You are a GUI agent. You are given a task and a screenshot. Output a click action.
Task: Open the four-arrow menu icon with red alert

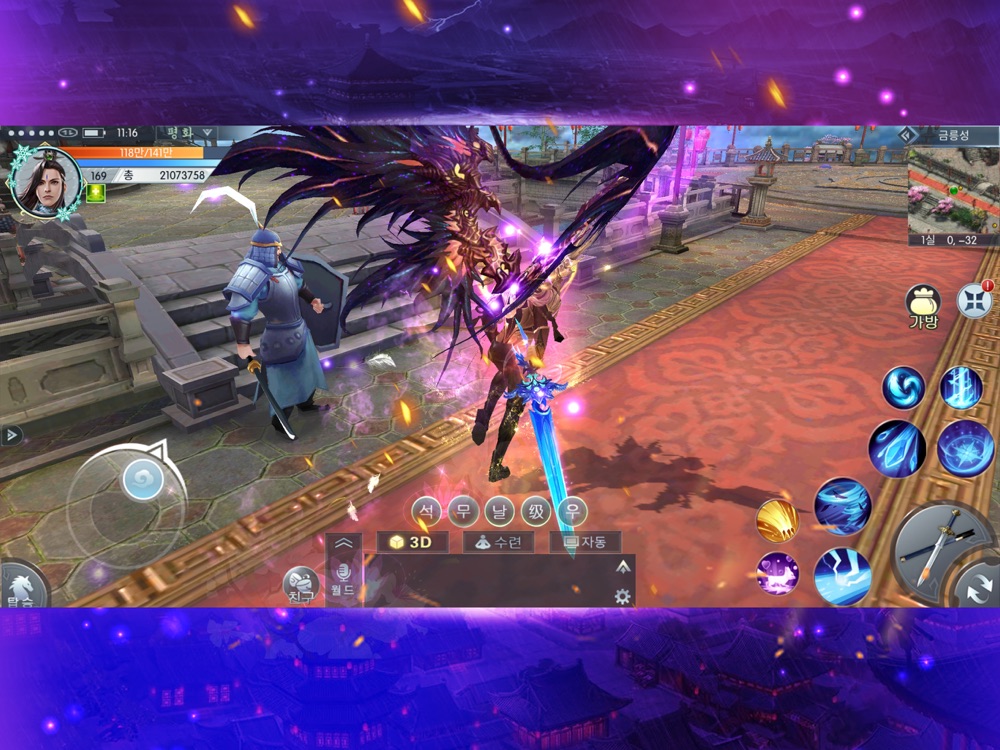[x=973, y=300]
